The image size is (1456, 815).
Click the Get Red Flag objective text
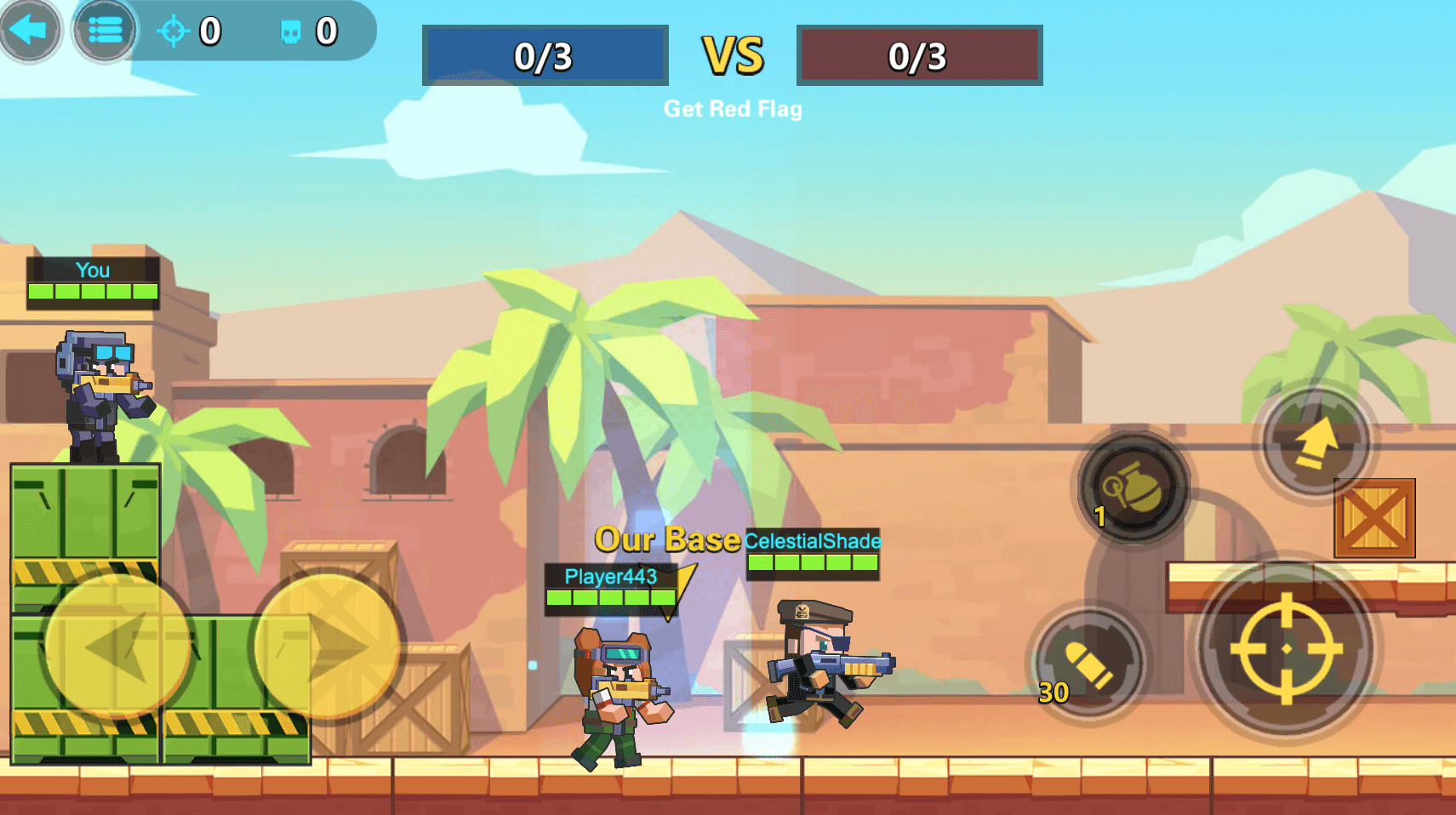pos(734,109)
